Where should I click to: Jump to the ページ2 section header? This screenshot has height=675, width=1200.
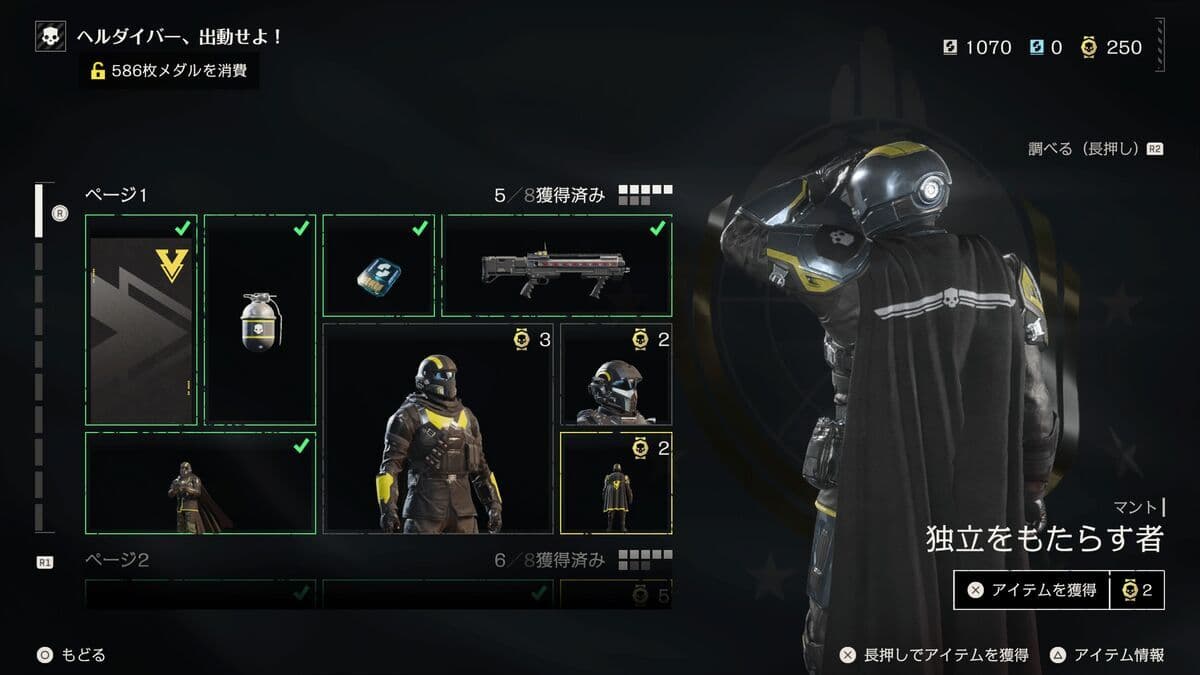point(117,560)
